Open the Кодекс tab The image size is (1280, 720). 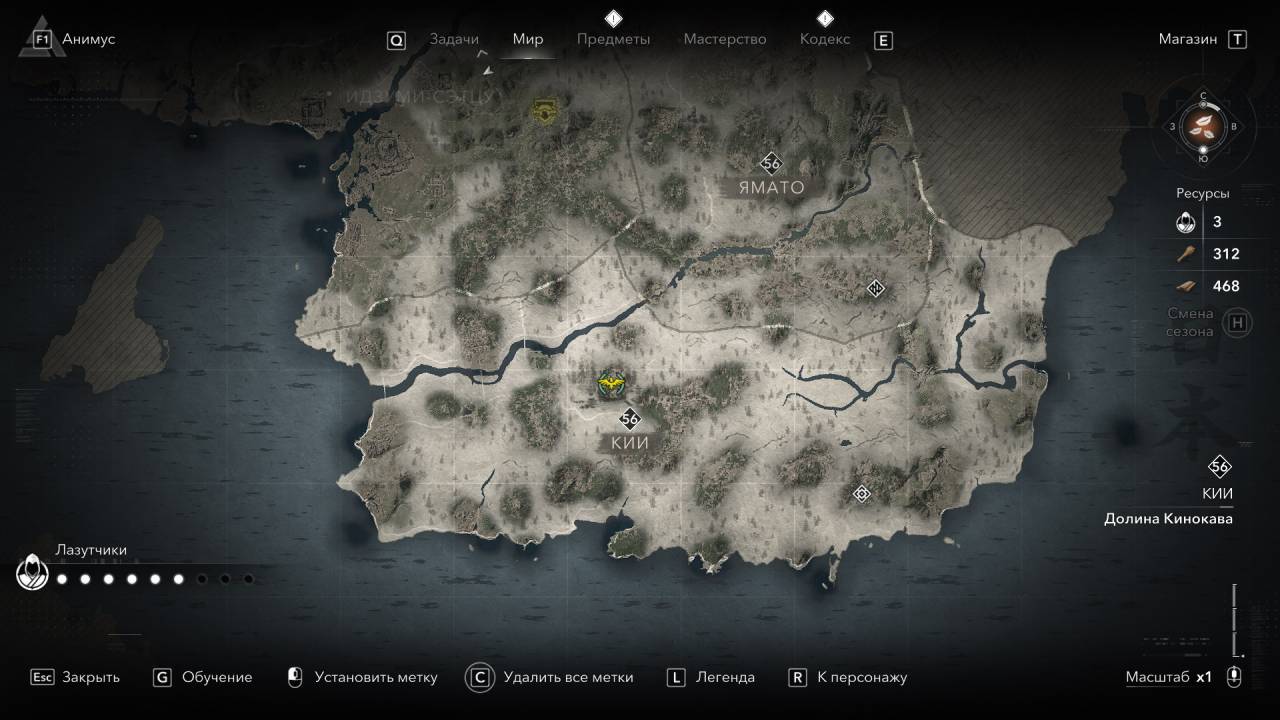825,39
